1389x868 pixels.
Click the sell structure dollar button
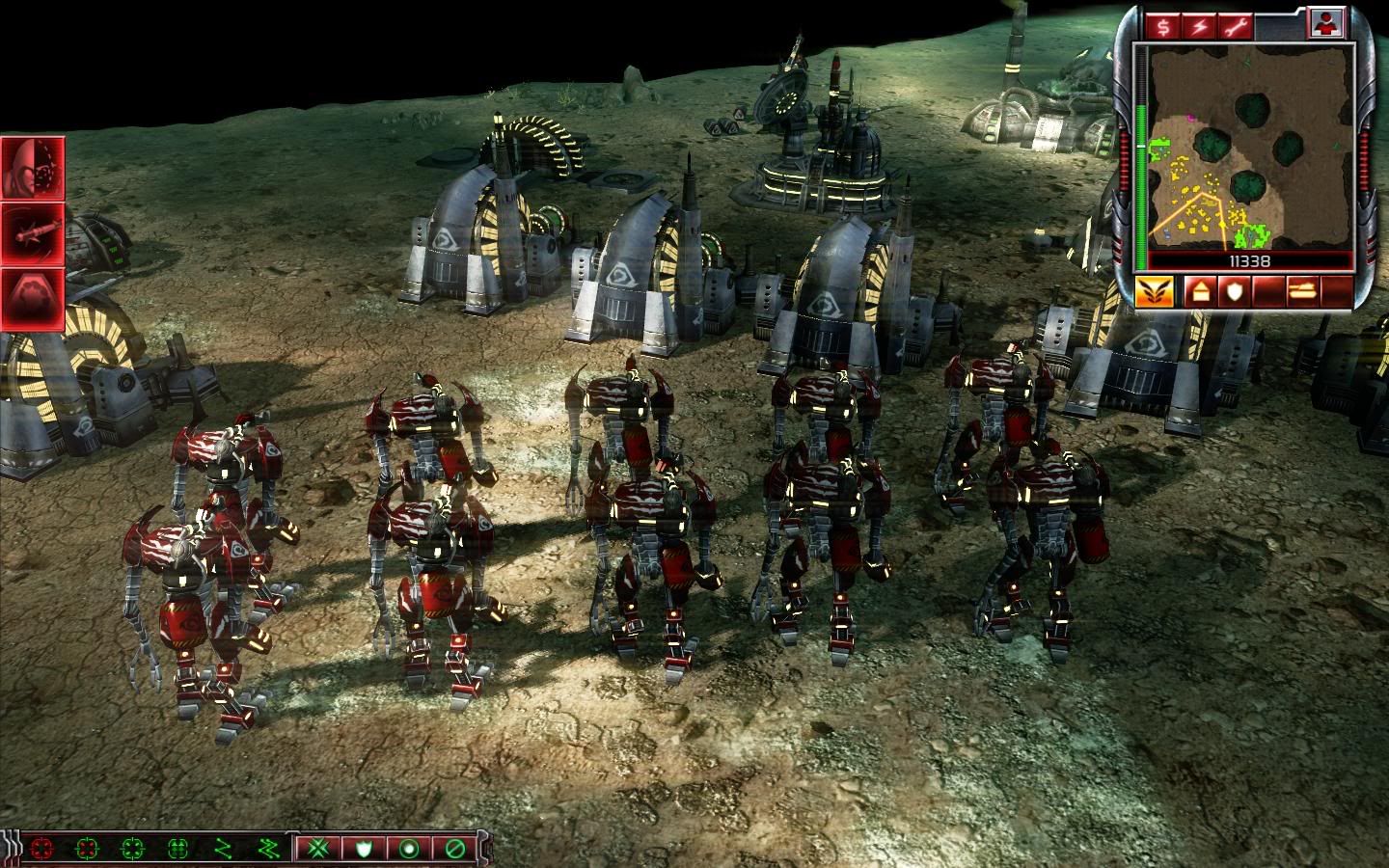click(1163, 27)
